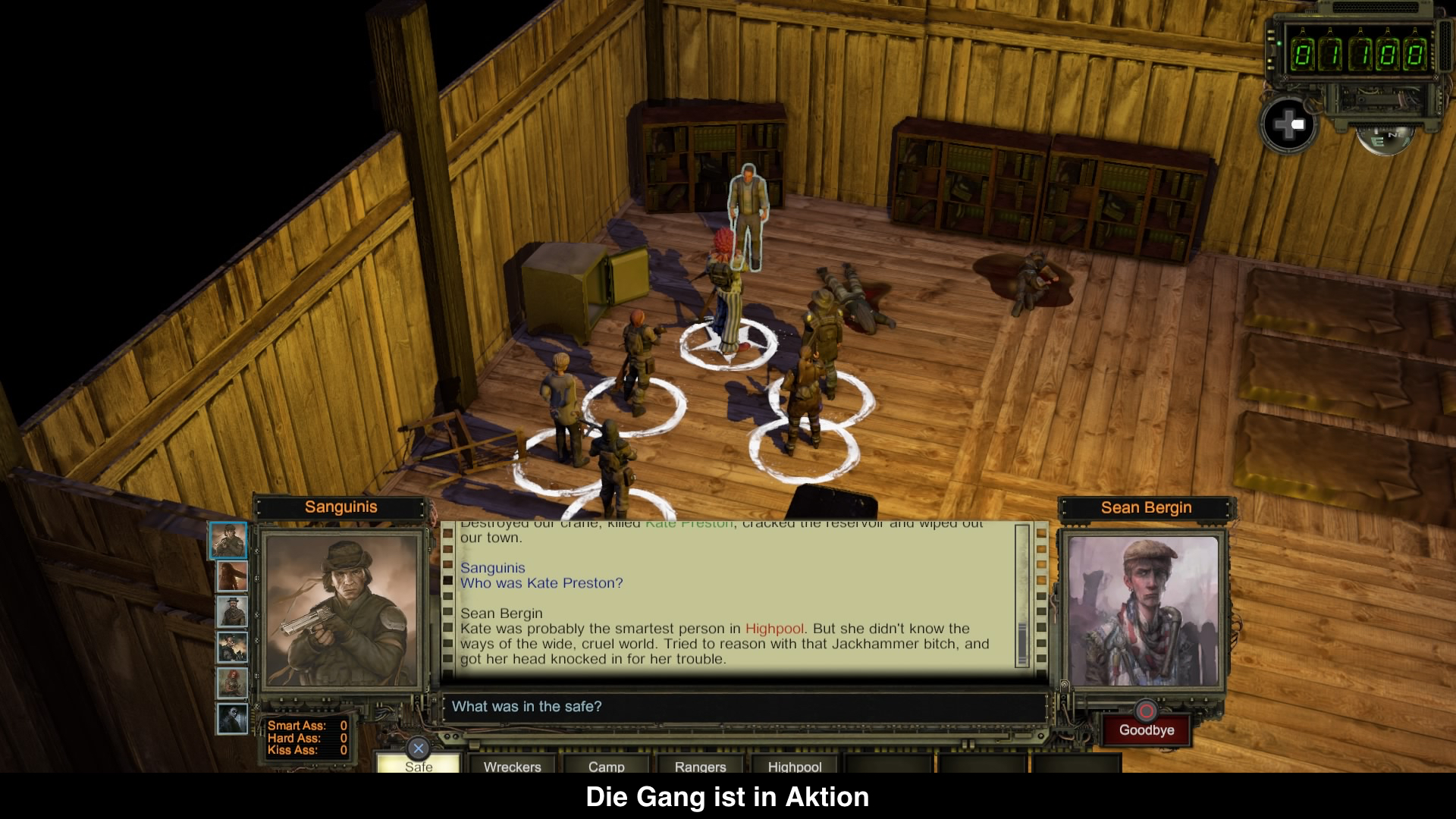1456x819 pixels.
Task: Select the party portrait with bearded man in hat
Action: [232, 611]
